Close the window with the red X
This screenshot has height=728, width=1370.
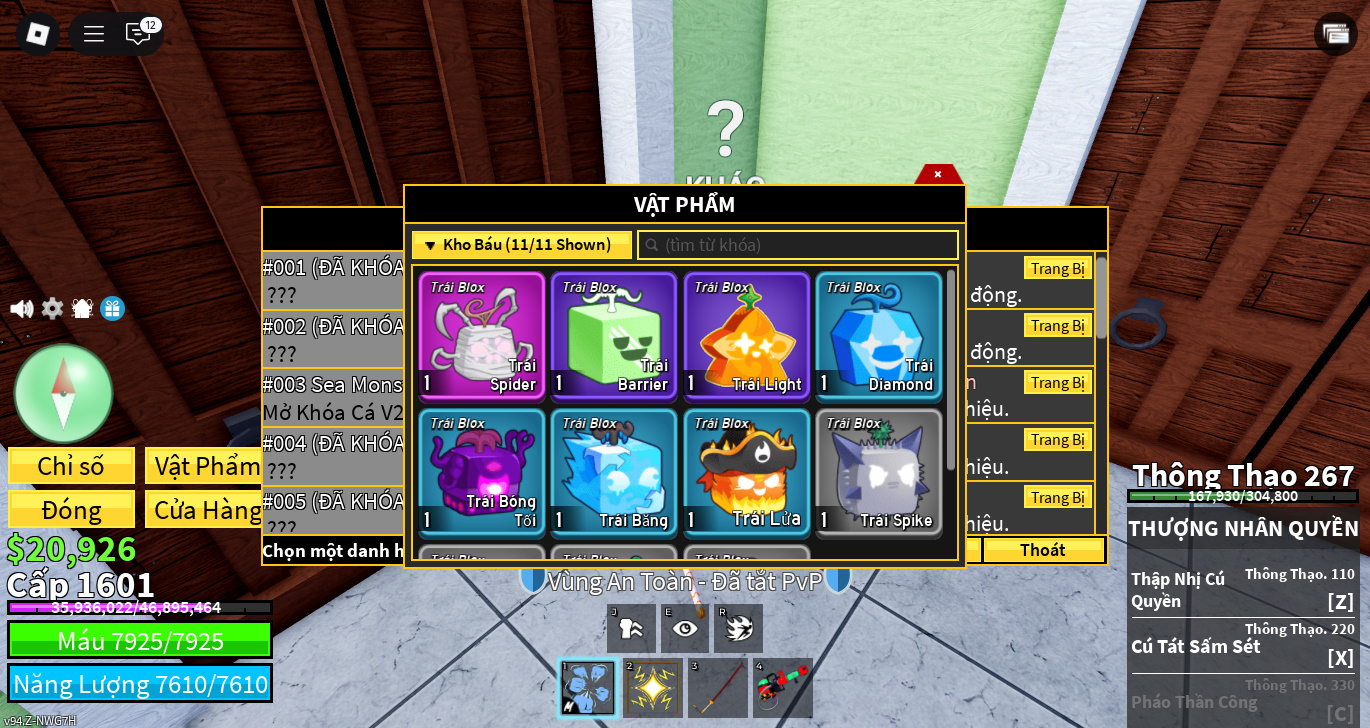(x=938, y=174)
